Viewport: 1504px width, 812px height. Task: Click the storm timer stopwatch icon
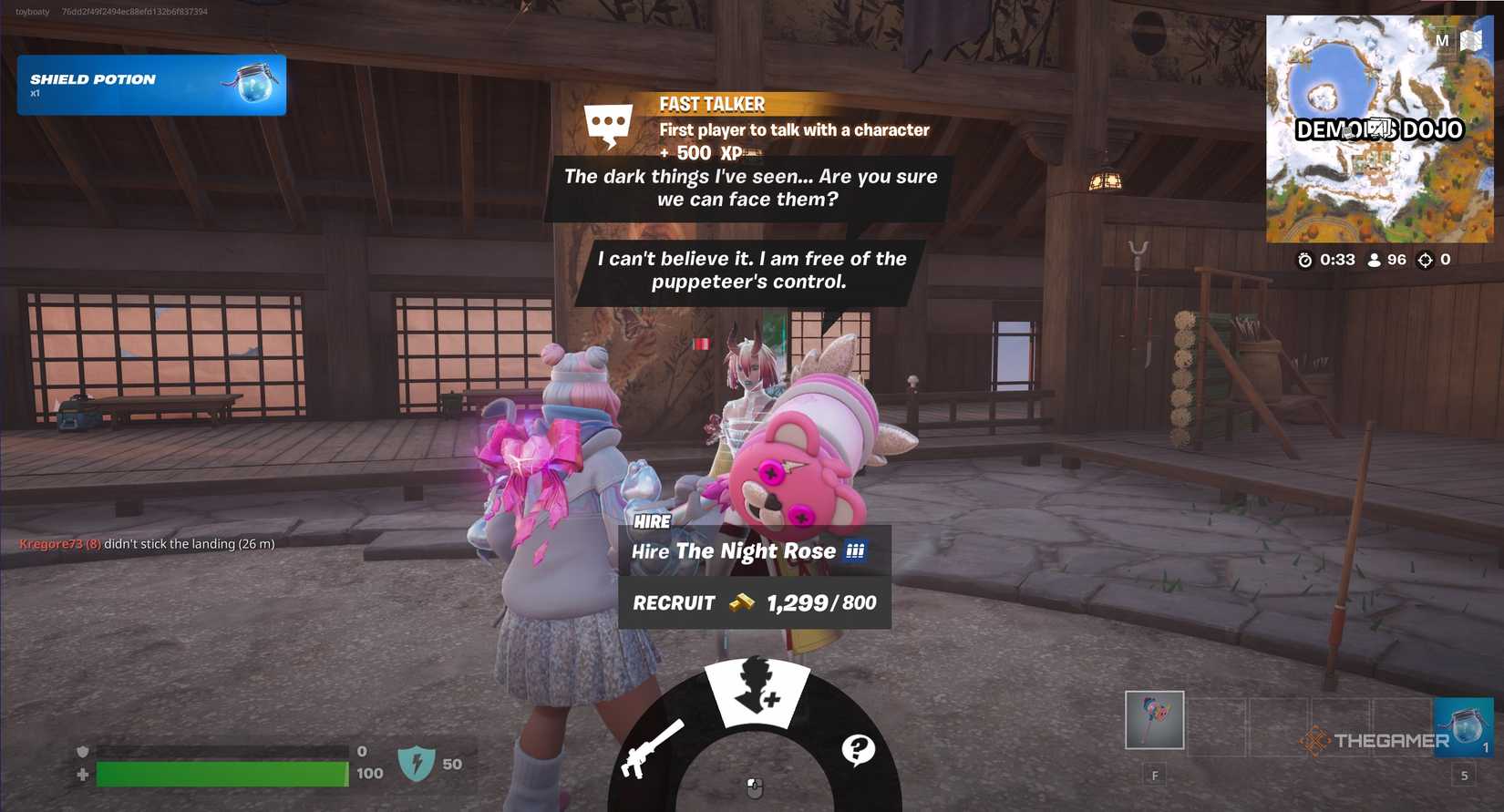pyautogui.click(x=1304, y=261)
